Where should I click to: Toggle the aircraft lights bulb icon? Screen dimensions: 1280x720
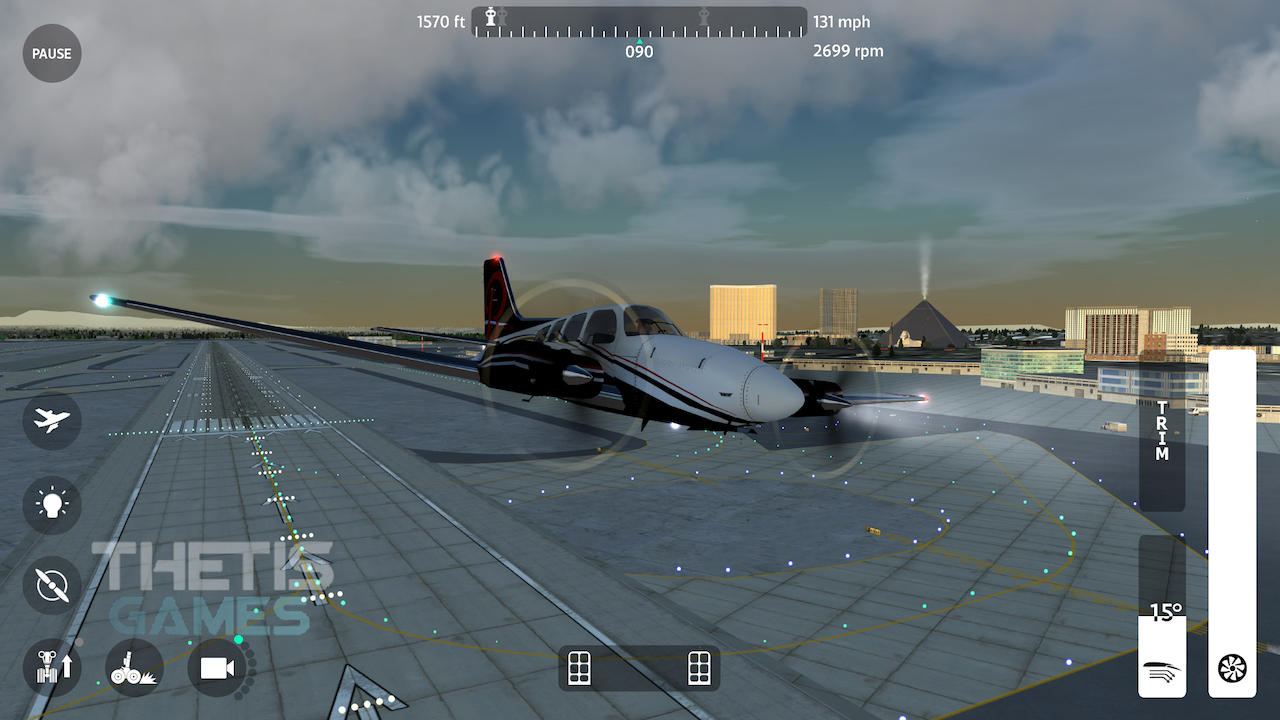tap(51, 505)
